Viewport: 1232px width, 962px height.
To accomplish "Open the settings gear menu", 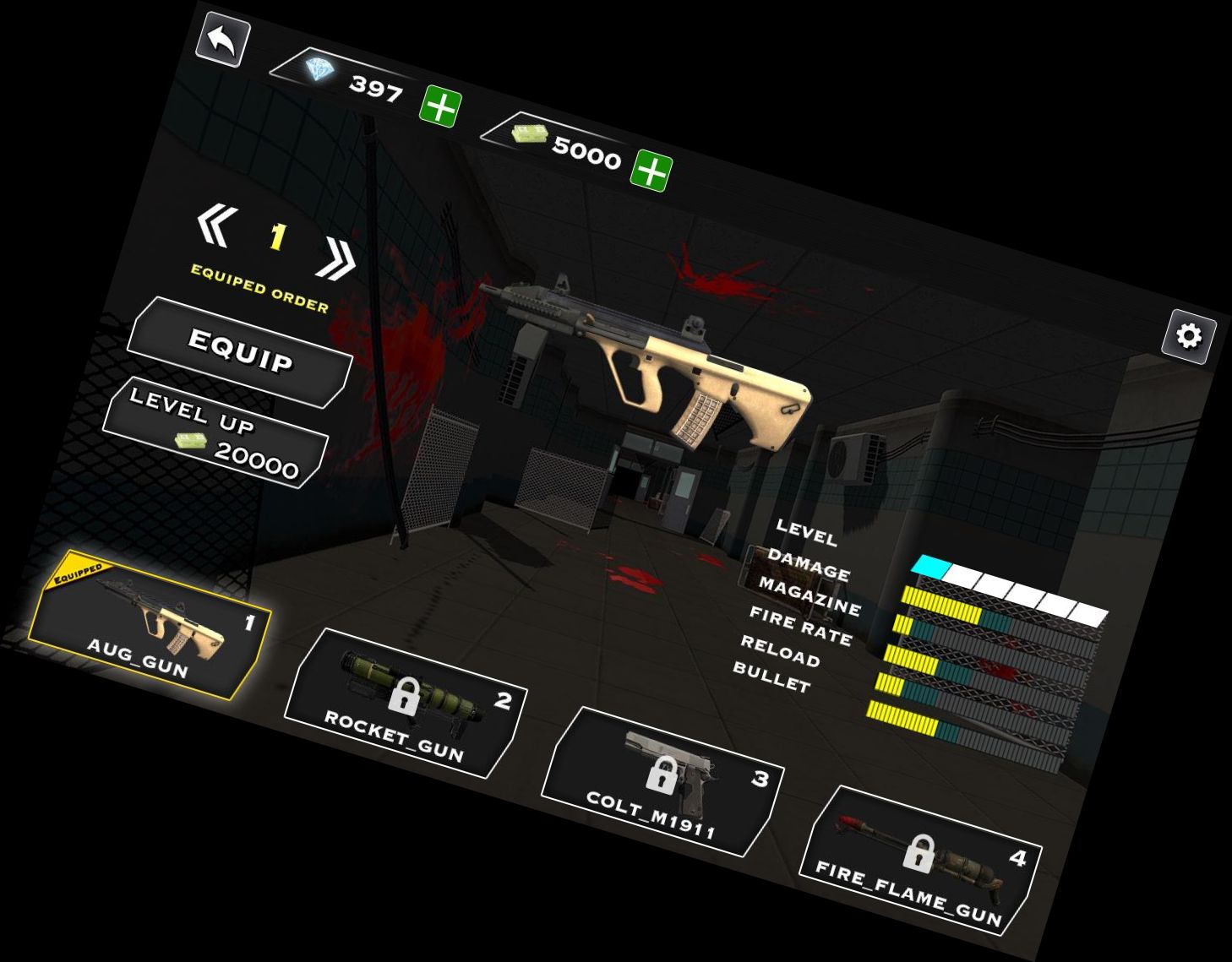I will click(x=1190, y=337).
